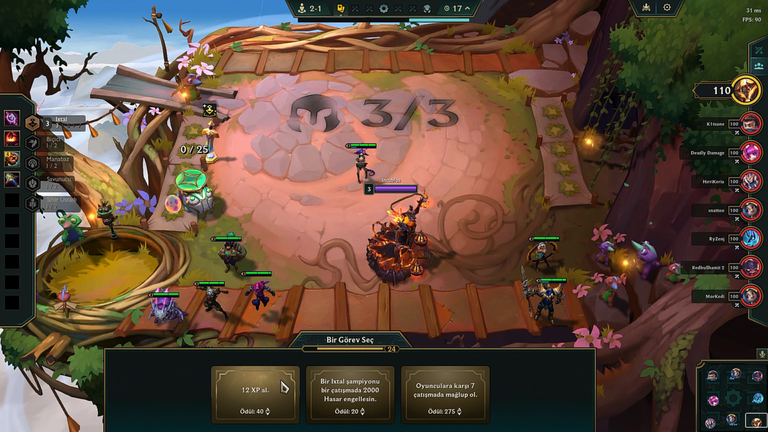Select K1tsune in the player list
Screen dimensions: 768x432
coord(751,124)
